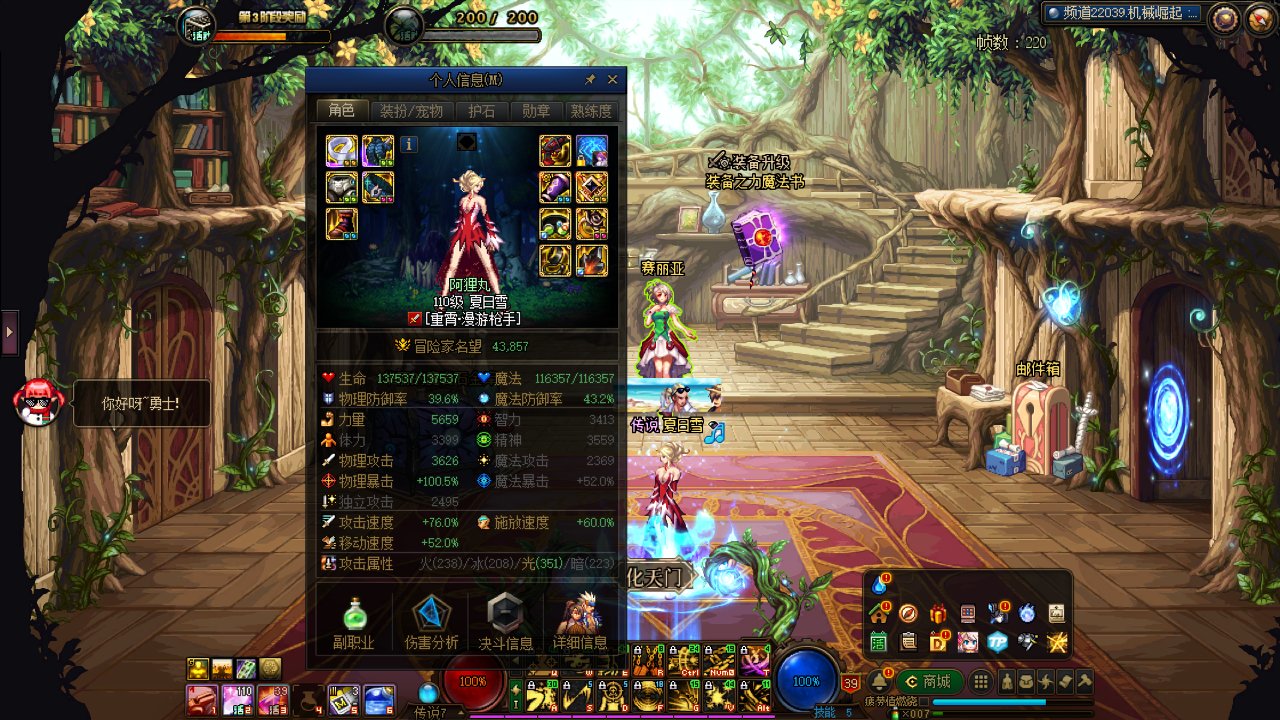Open the 护石 tab

click(482, 111)
